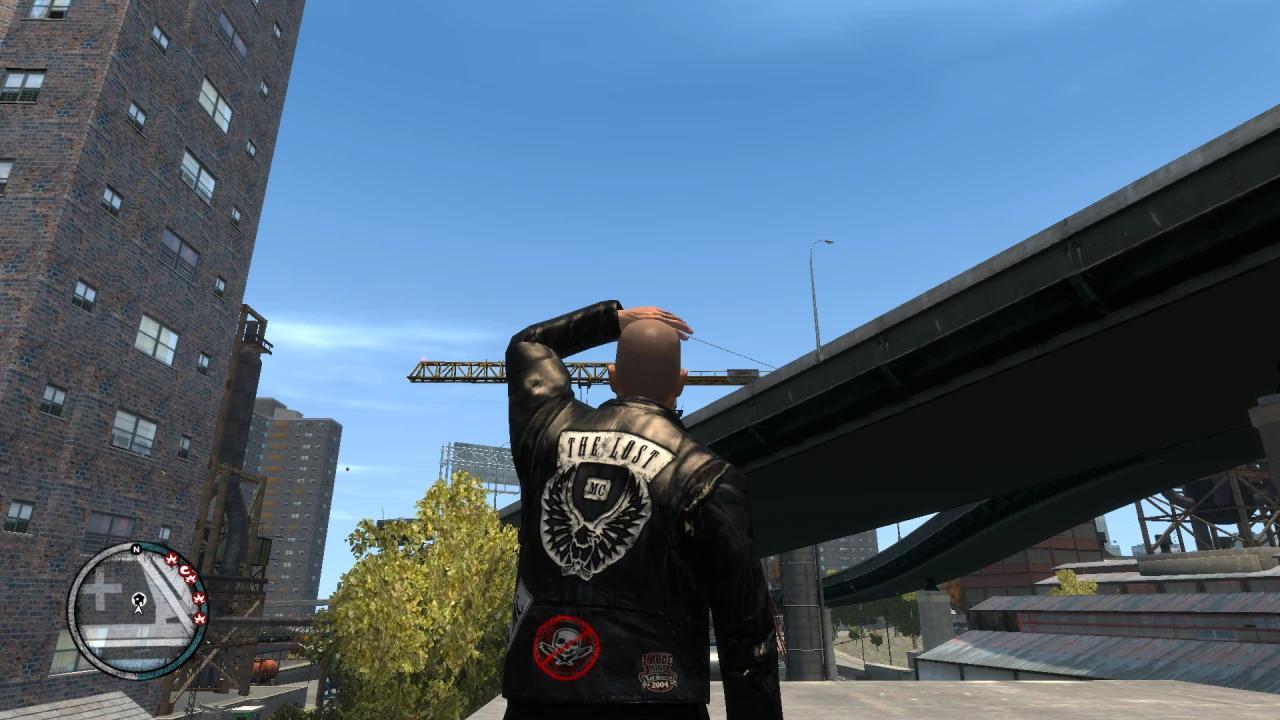
Task: Select the safehouse blip on the minimap
Action: click(x=138, y=598)
